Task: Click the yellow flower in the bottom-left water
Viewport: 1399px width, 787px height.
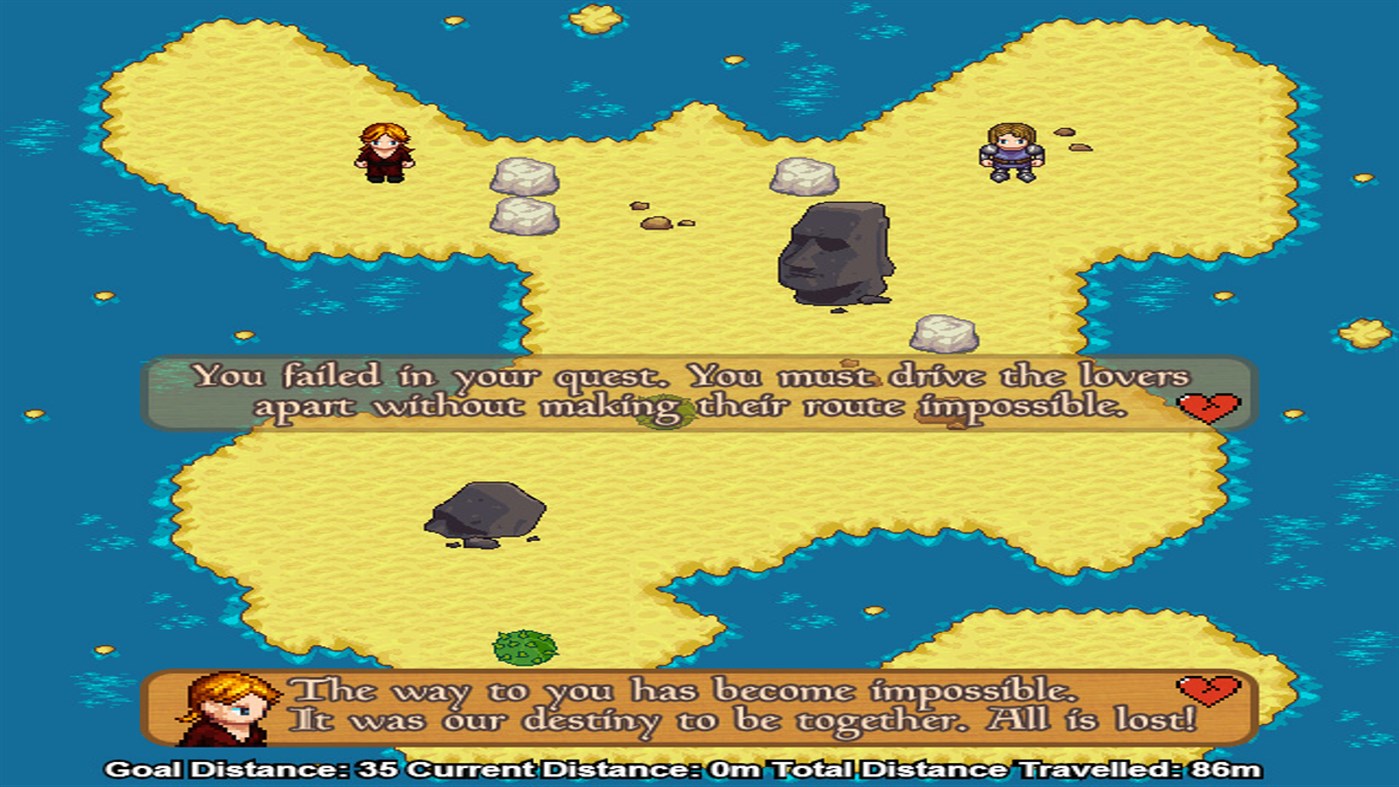Action: (x=103, y=648)
